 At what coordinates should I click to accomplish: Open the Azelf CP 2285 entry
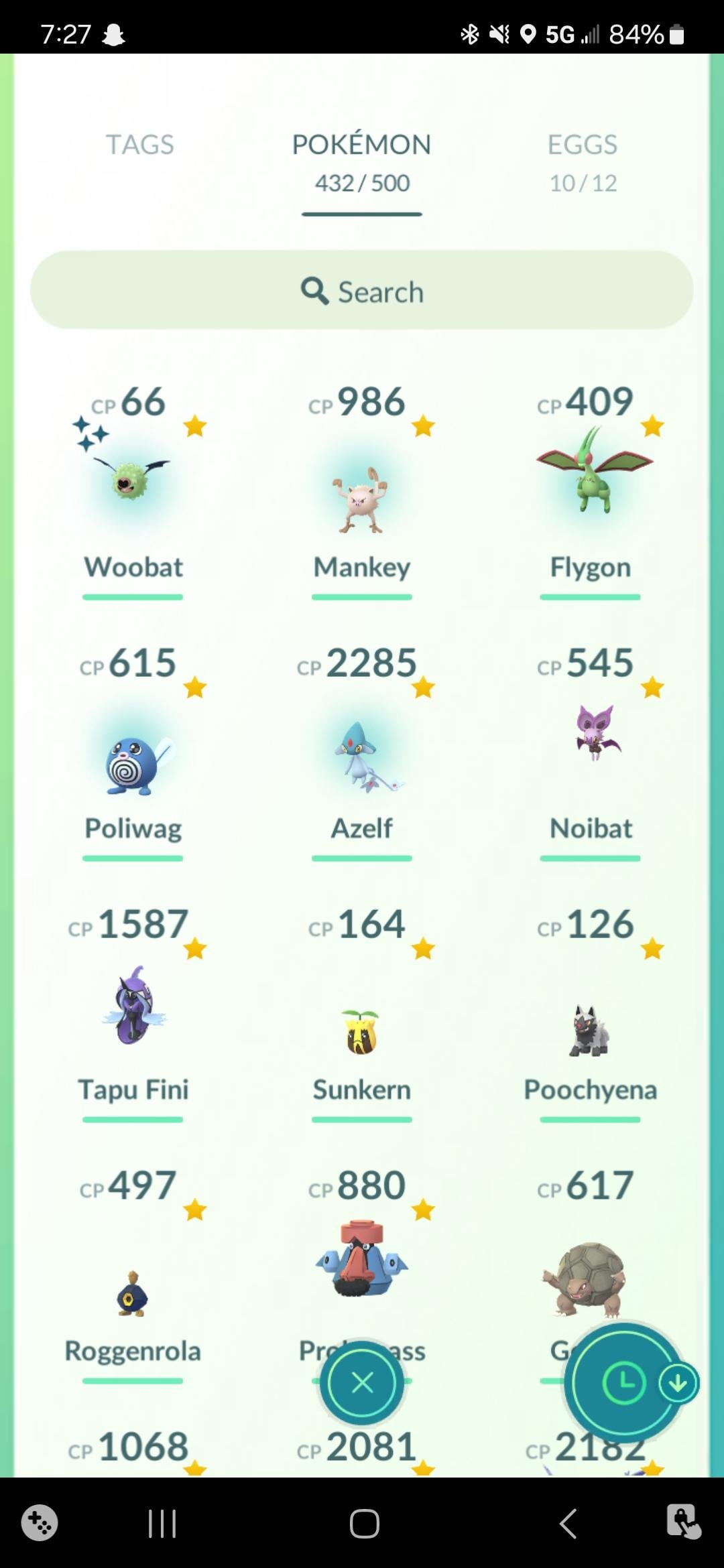click(361, 757)
